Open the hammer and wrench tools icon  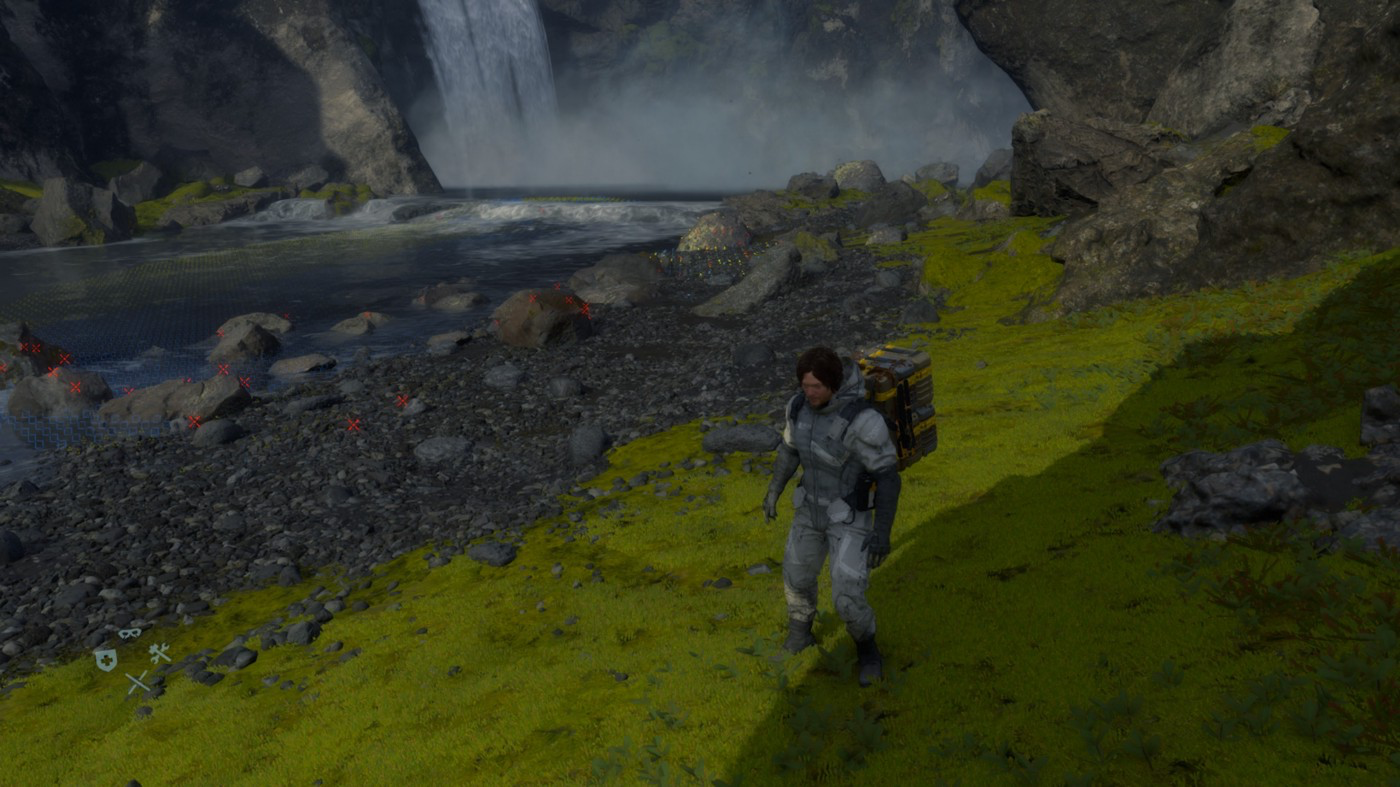(x=159, y=653)
